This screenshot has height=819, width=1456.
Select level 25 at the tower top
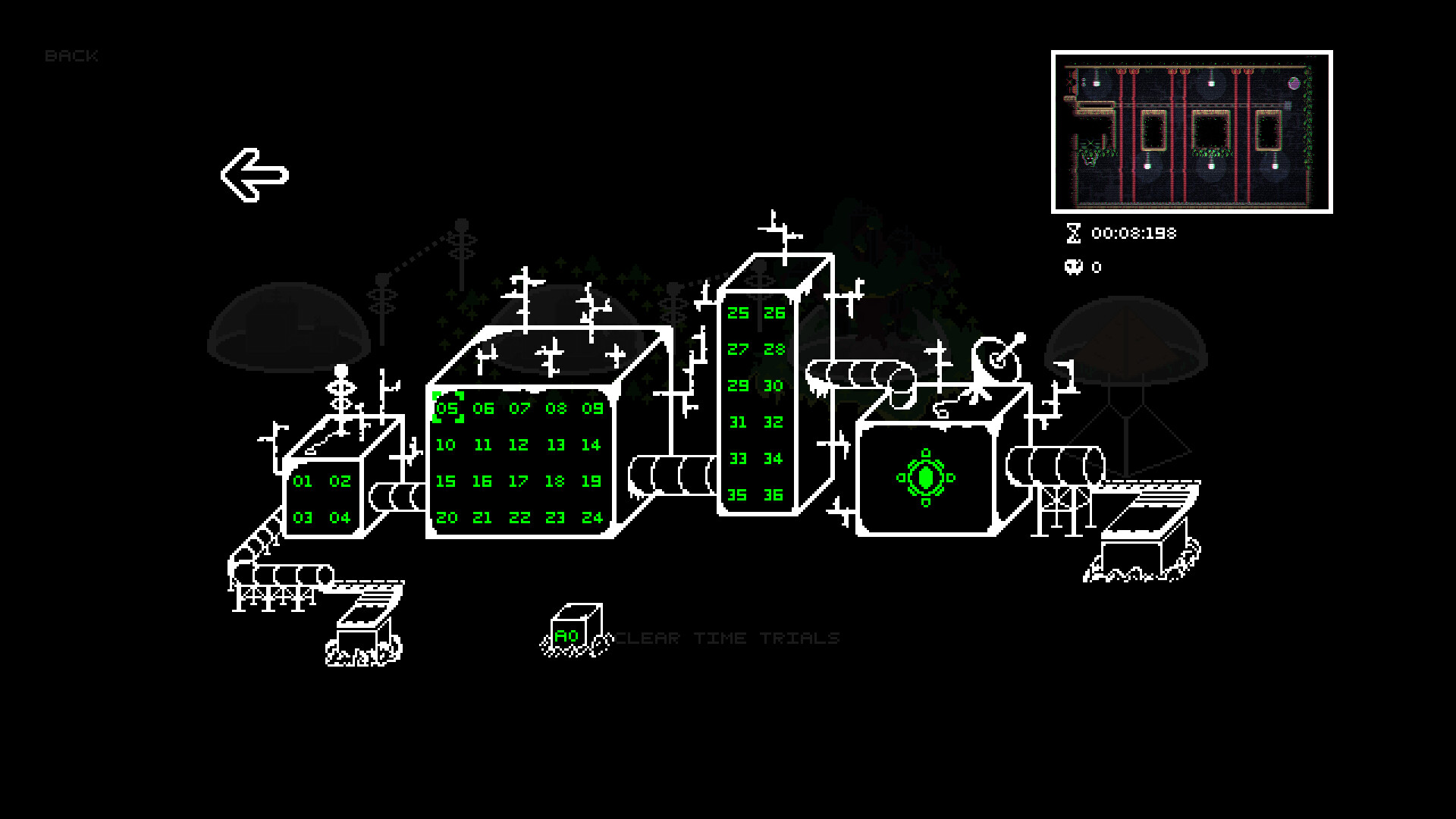point(738,312)
